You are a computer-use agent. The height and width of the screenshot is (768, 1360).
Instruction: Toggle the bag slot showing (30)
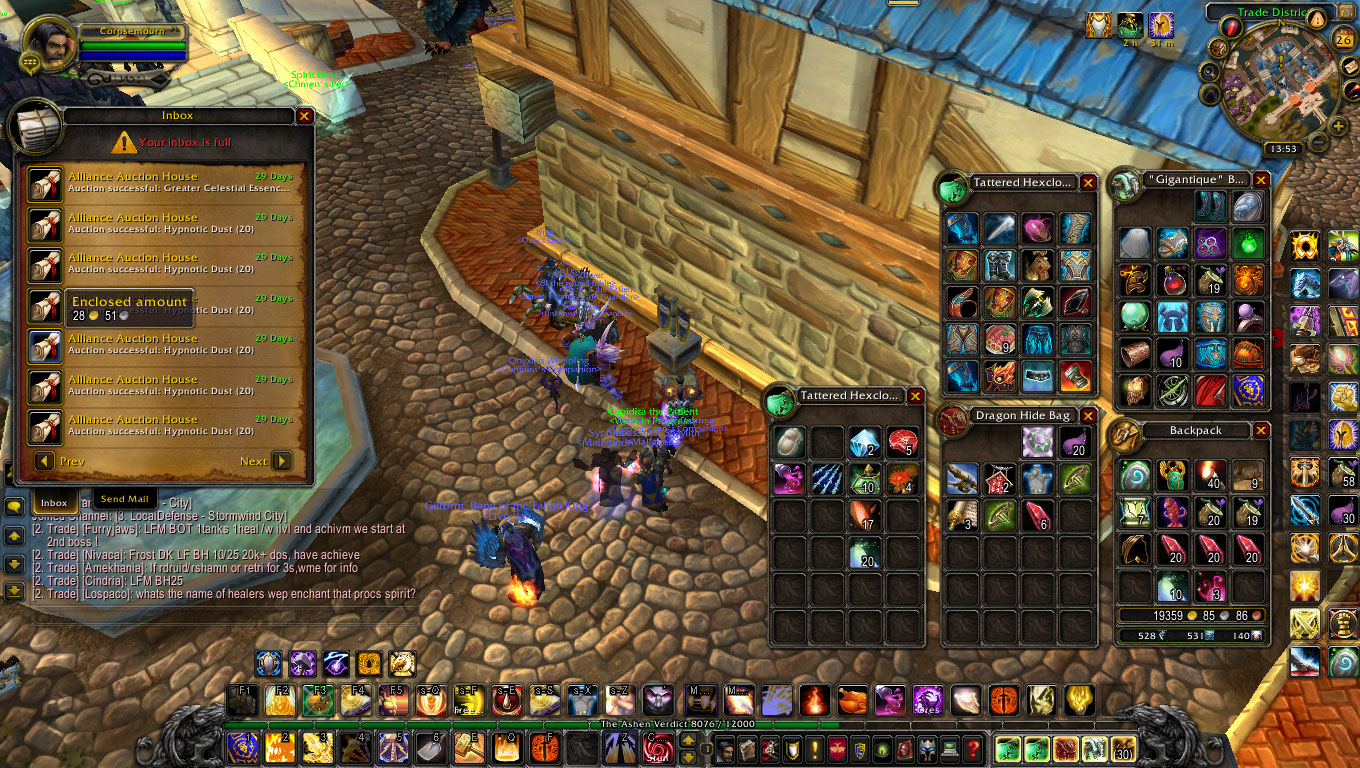coord(1123,749)
